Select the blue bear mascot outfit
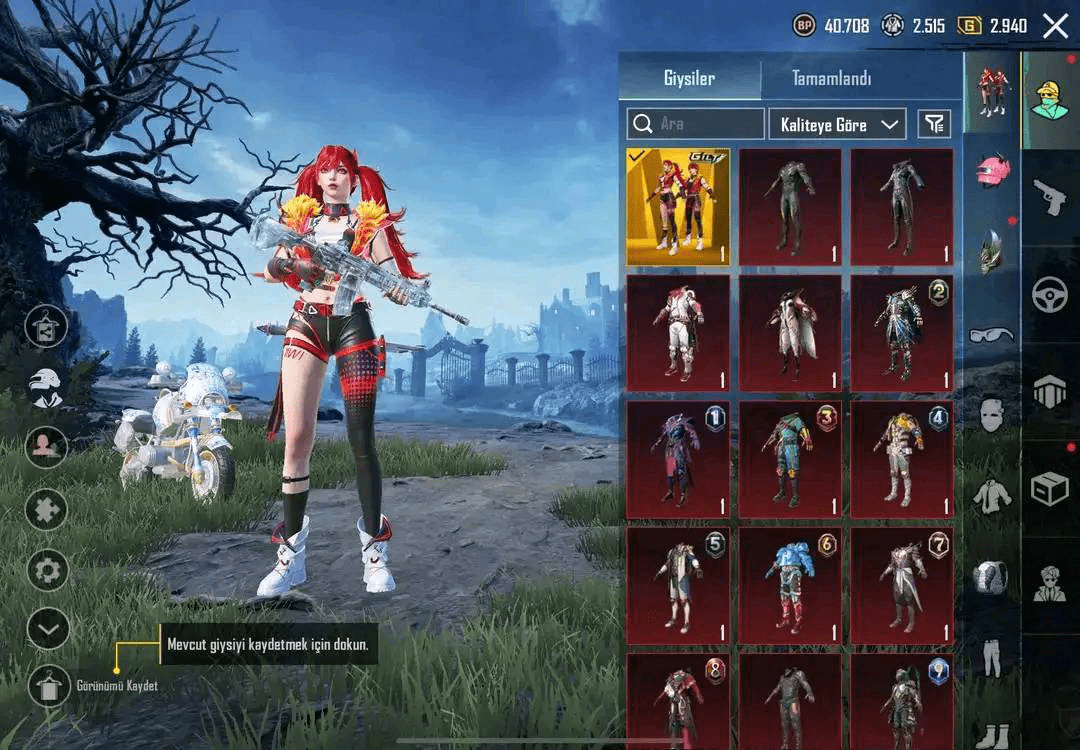Screen dimensions: 1080x750 [x=790, y=586]
